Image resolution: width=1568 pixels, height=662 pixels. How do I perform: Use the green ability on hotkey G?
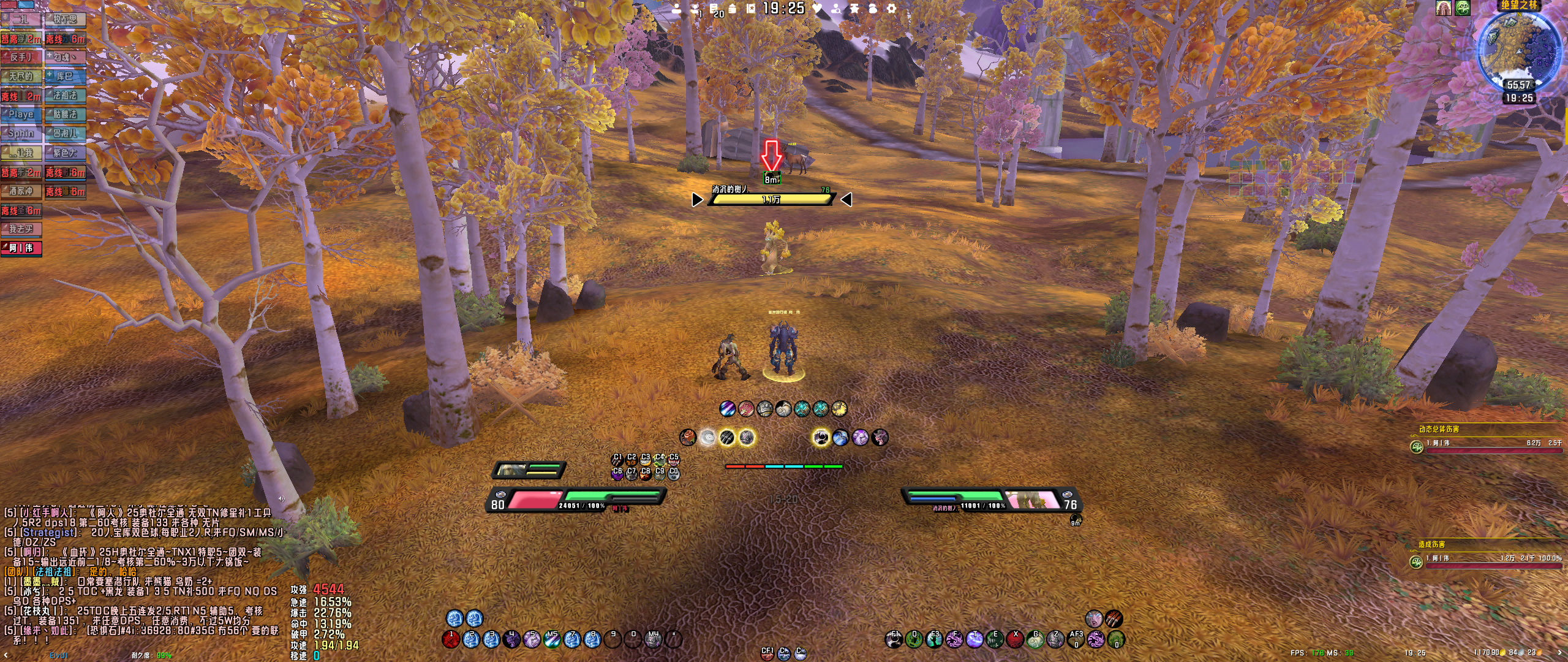coord(1035,640)
